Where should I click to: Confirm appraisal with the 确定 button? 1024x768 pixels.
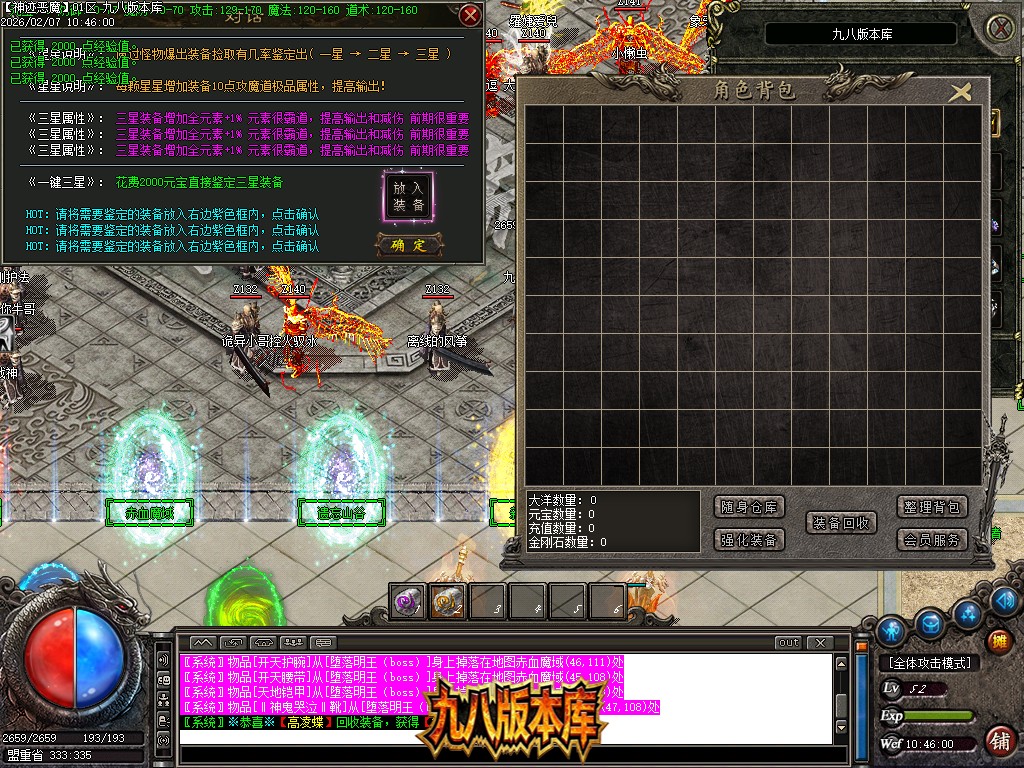(409, 245)
